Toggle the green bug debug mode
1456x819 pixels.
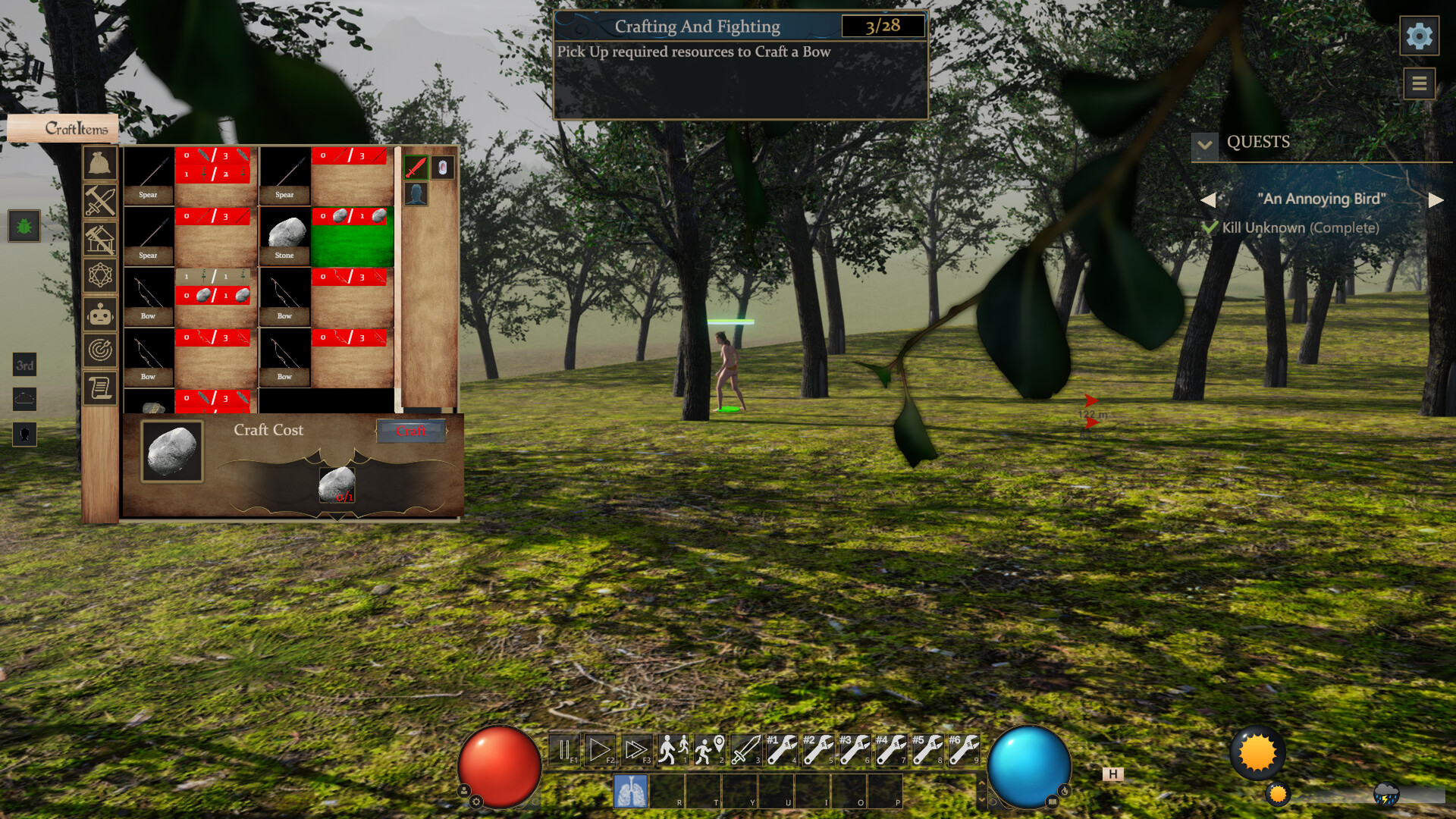25,224
